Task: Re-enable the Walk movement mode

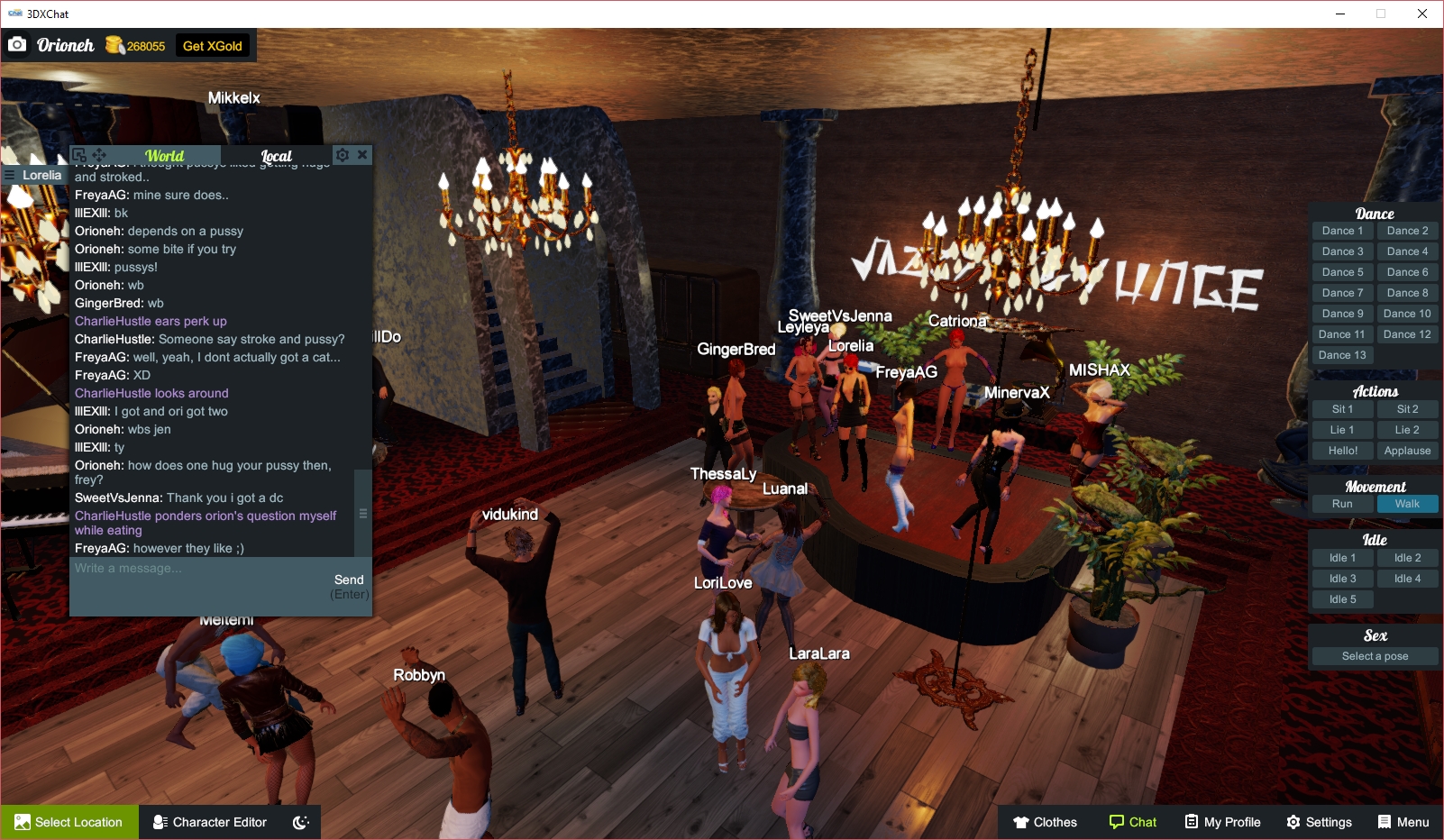Action: pyautogui.click(x=1408, y=504)
